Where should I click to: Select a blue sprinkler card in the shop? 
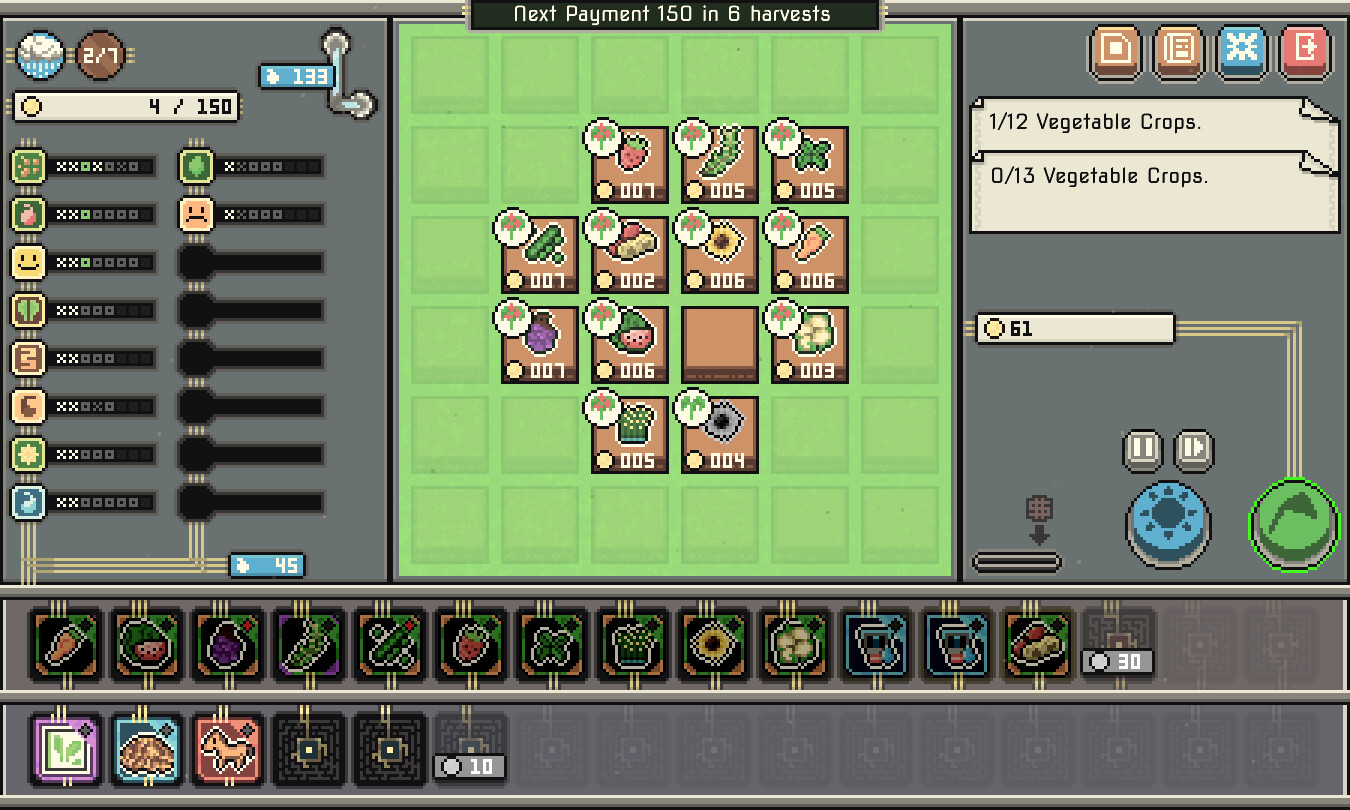click(875, 647)
